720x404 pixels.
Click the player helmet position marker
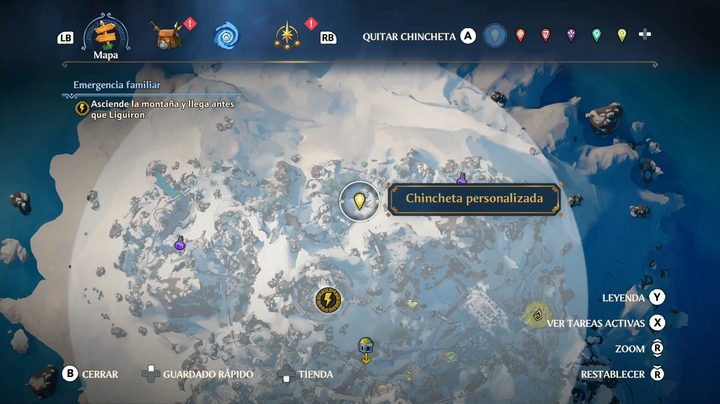[x=366, y=346]
